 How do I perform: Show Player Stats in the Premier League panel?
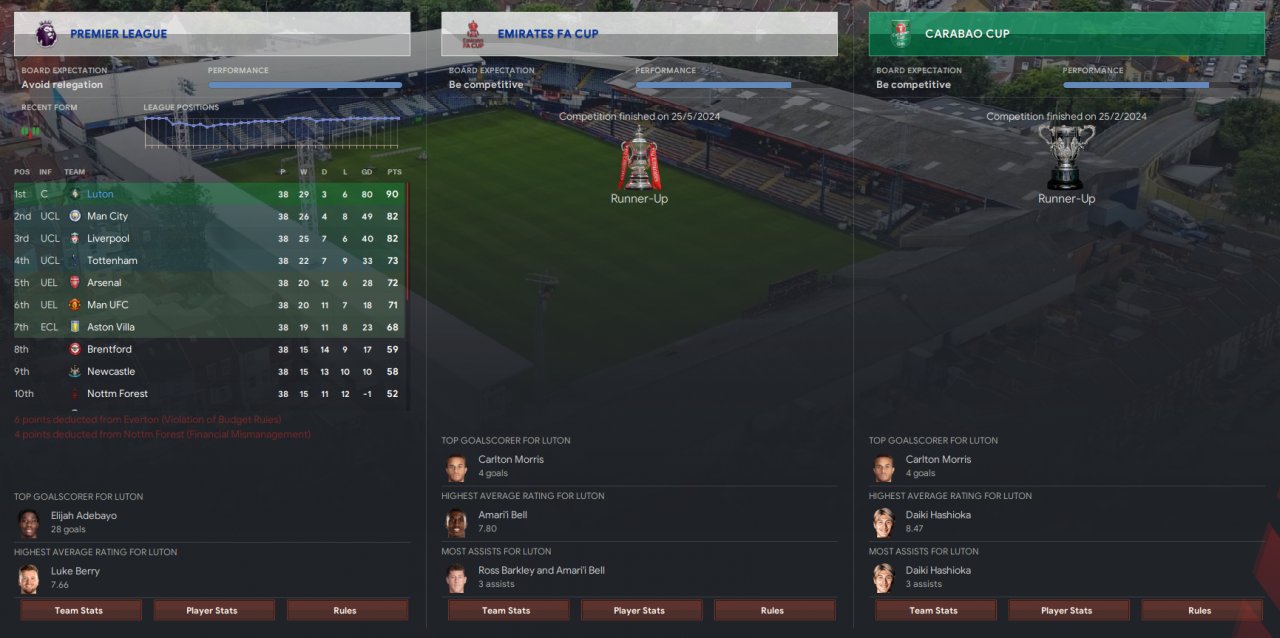point(212,610)
